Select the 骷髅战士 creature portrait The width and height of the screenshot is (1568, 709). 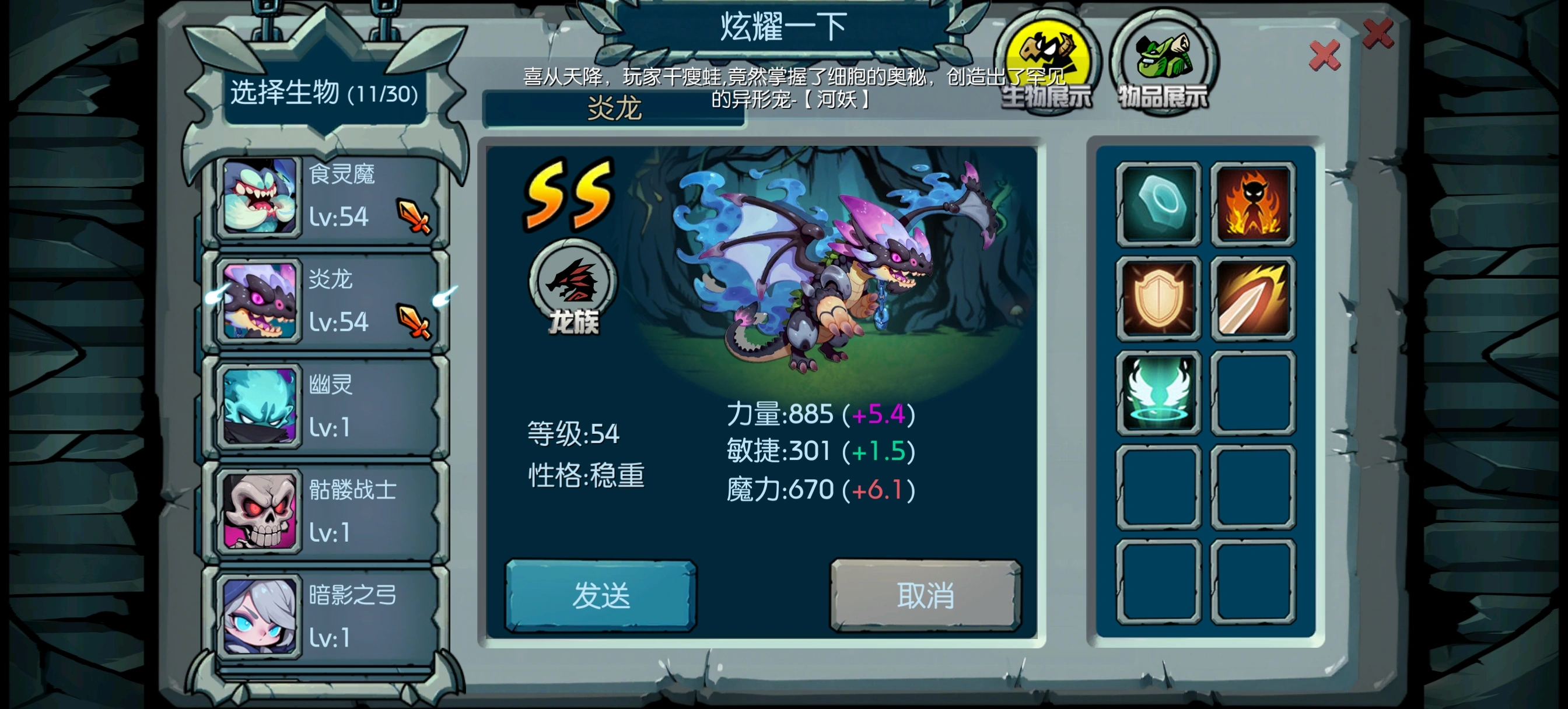(261, 510)
